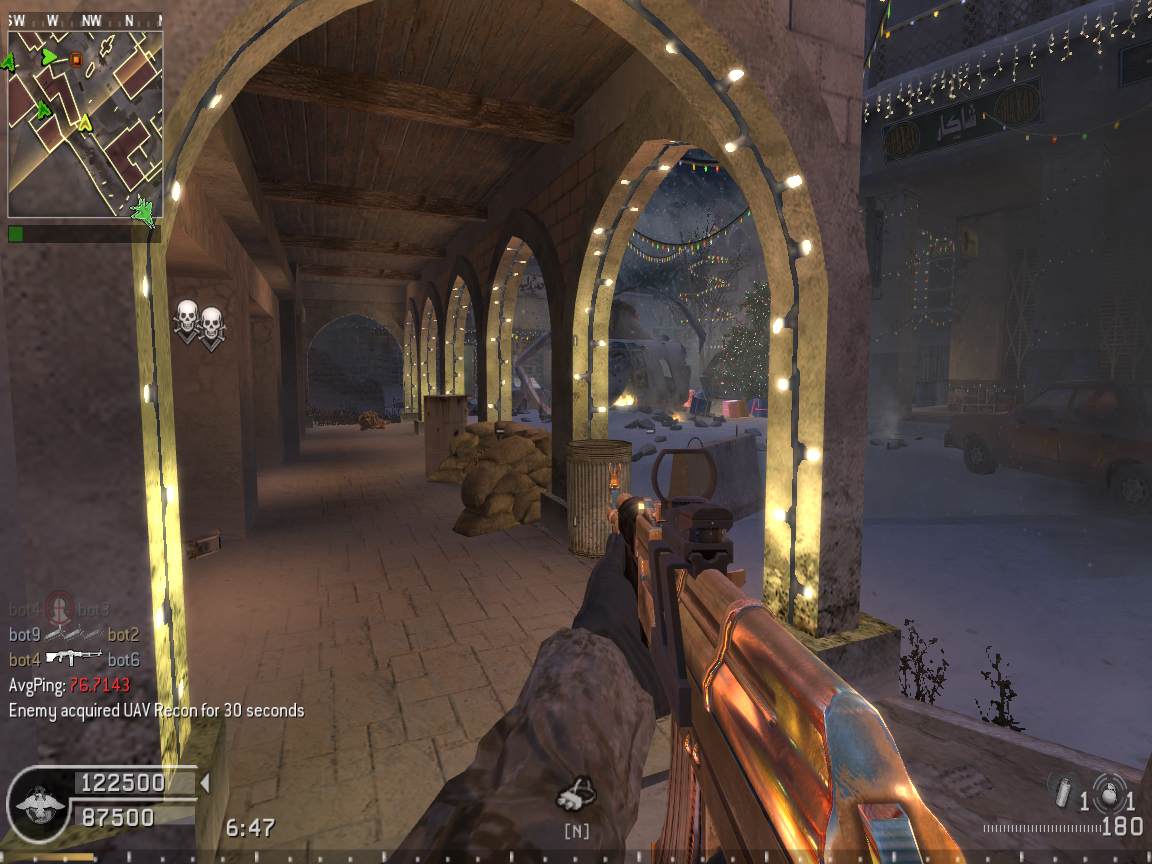
Task: Click the team emblem beside the scores
Action: click(x=38, y=801)
